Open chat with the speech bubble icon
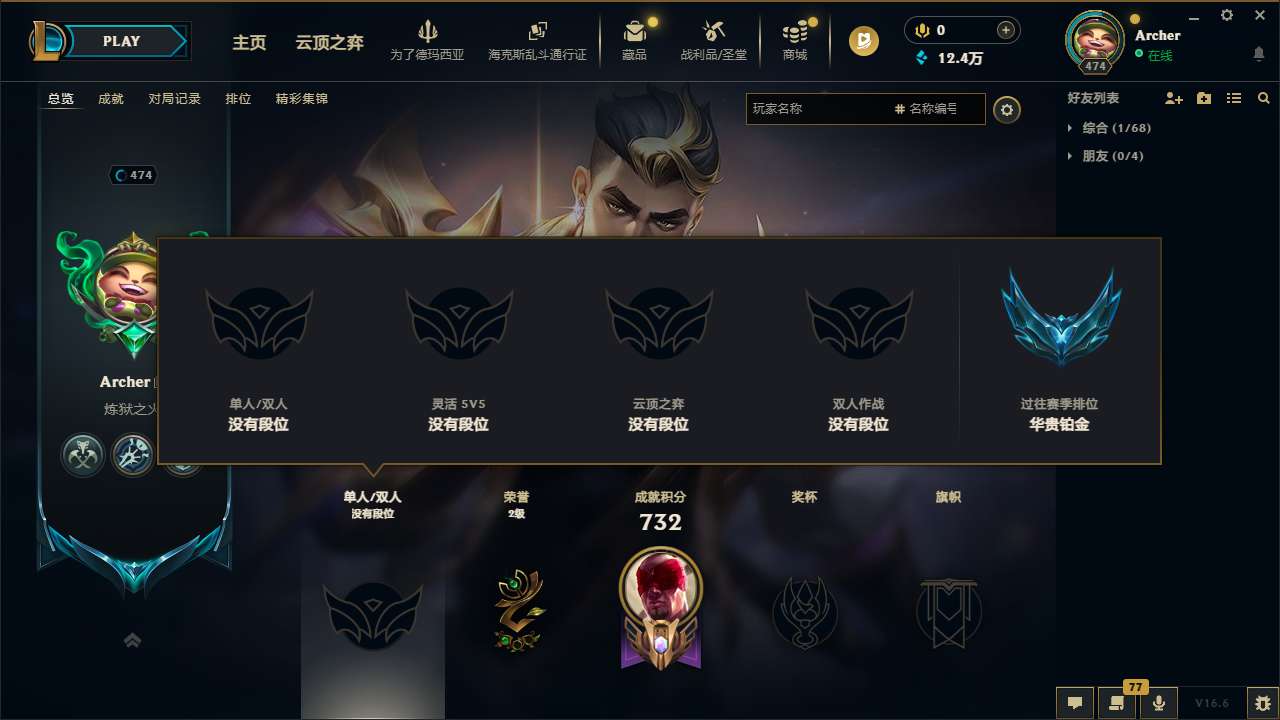1280x720 pixels. pyautogui.click(x=1075, y=703)
